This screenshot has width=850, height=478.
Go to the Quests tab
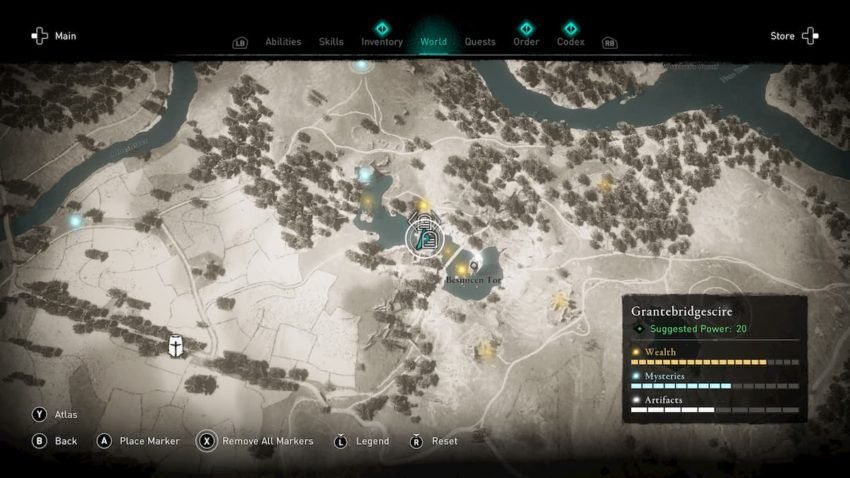480,42
